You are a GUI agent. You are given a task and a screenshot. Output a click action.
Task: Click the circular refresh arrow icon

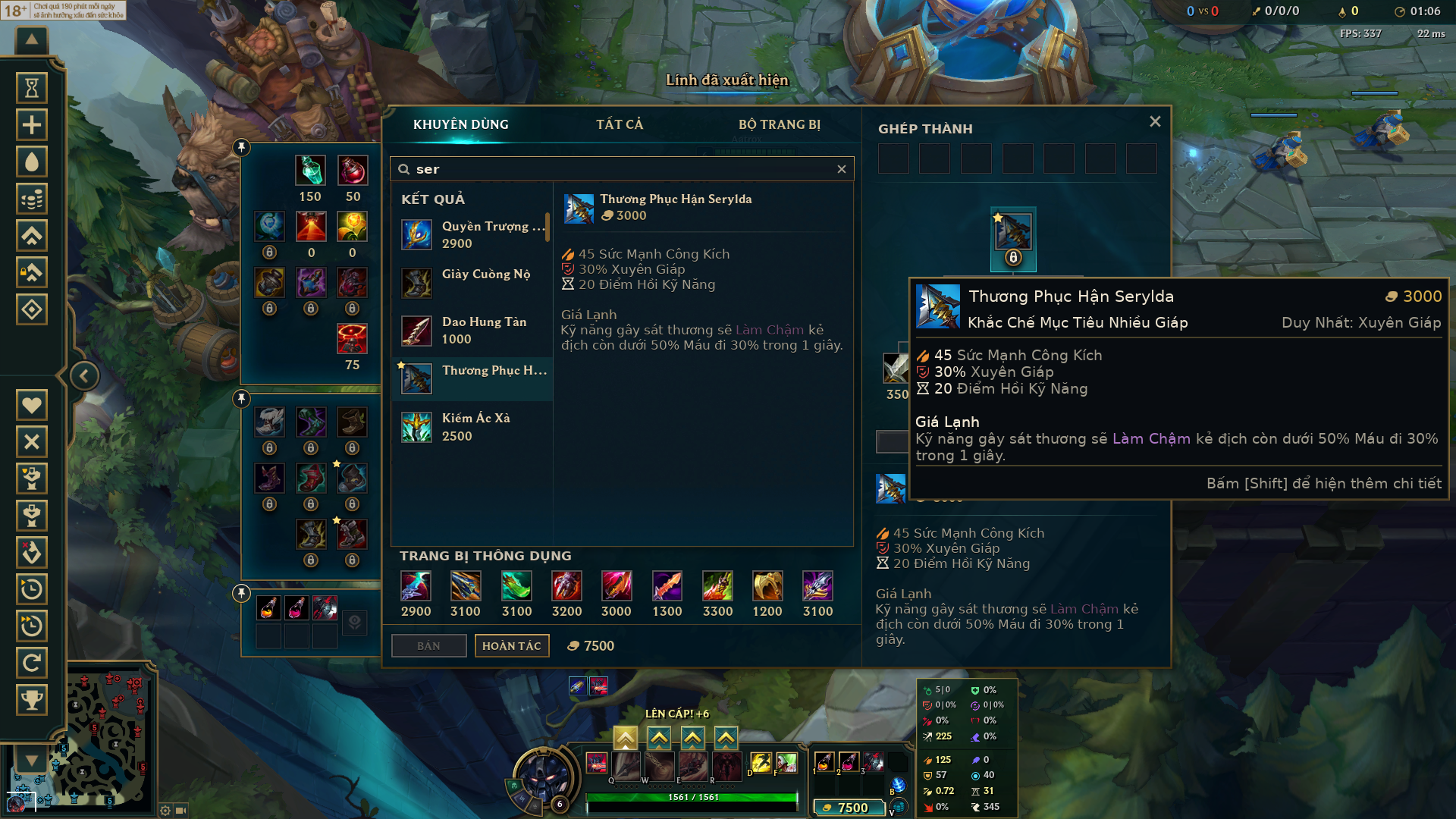tap(32, 664)
